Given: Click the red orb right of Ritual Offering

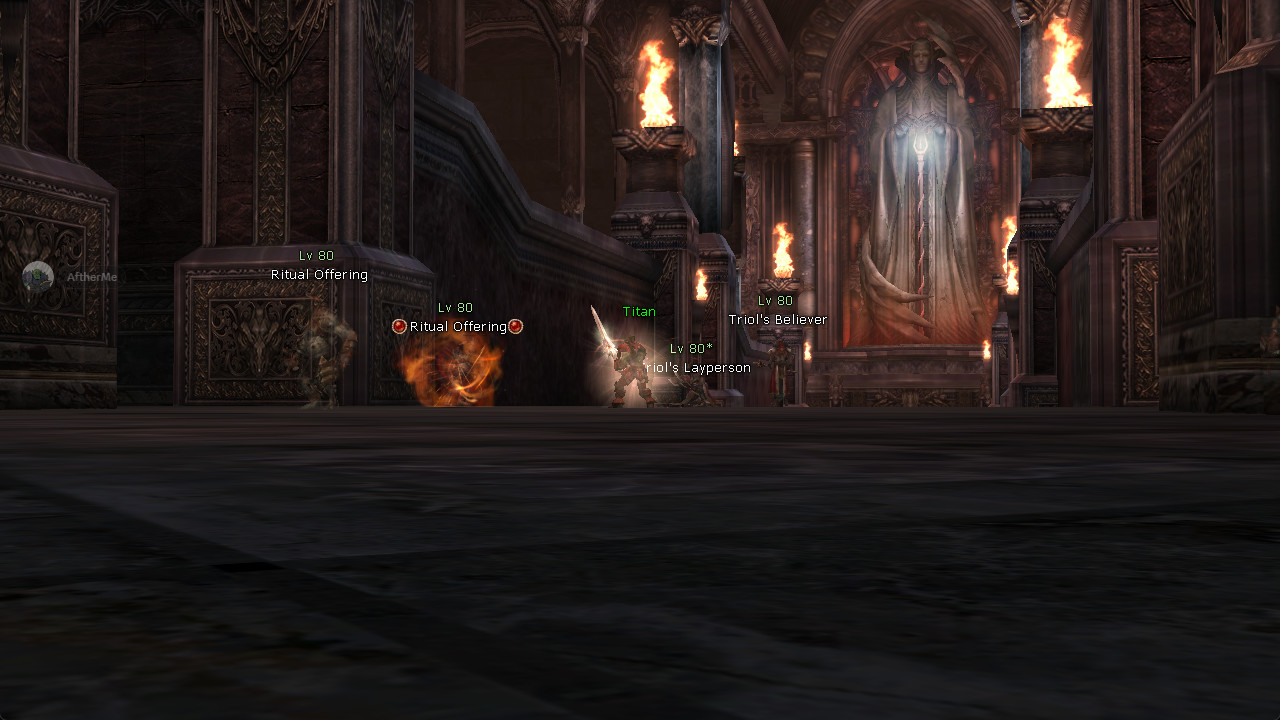Looking at the screenshot, I should click(516, 325).
